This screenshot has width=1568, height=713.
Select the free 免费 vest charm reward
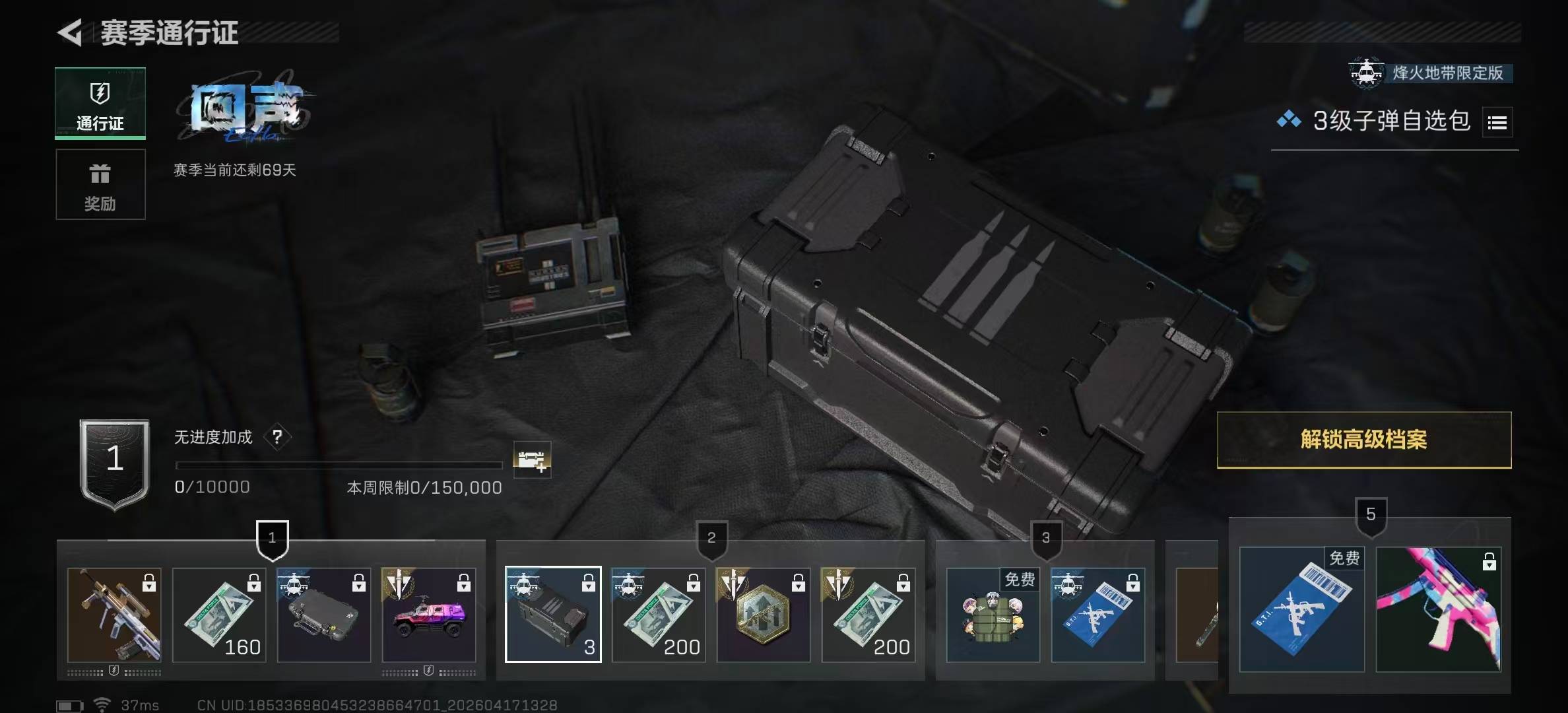(x=993, y=615)
